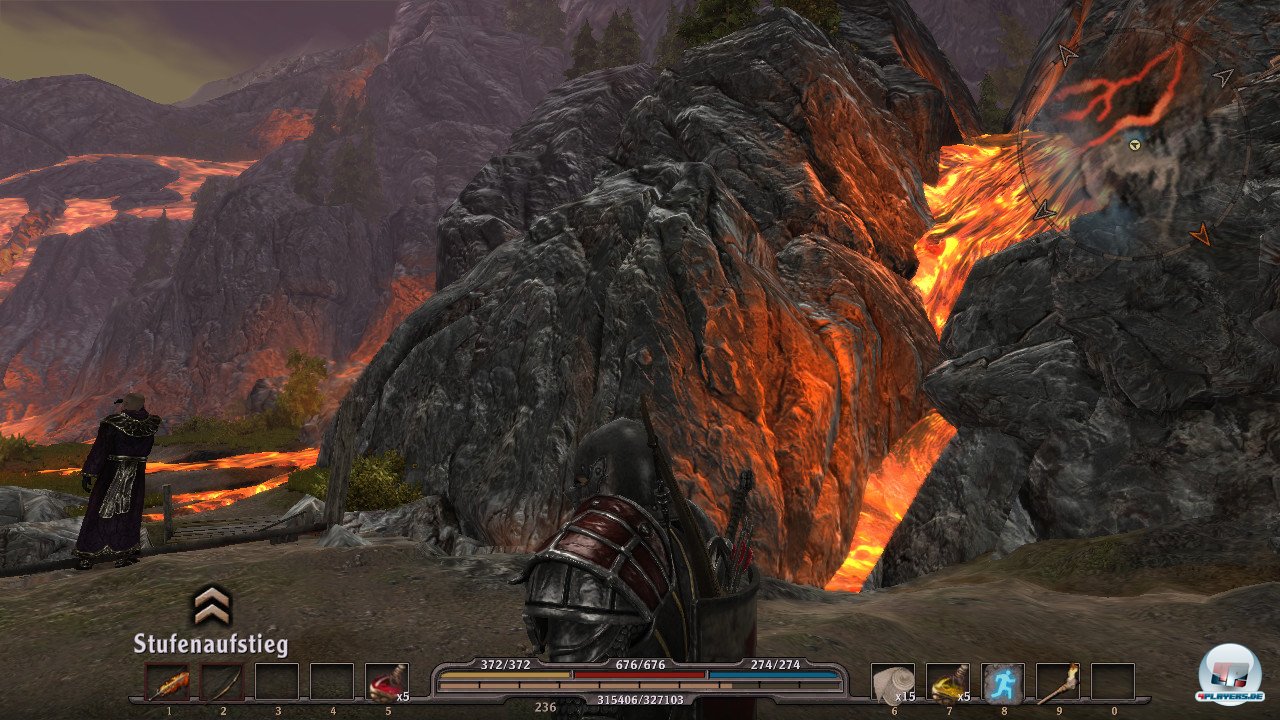Activate the blue sprint rune ability

coord(1002,682)
